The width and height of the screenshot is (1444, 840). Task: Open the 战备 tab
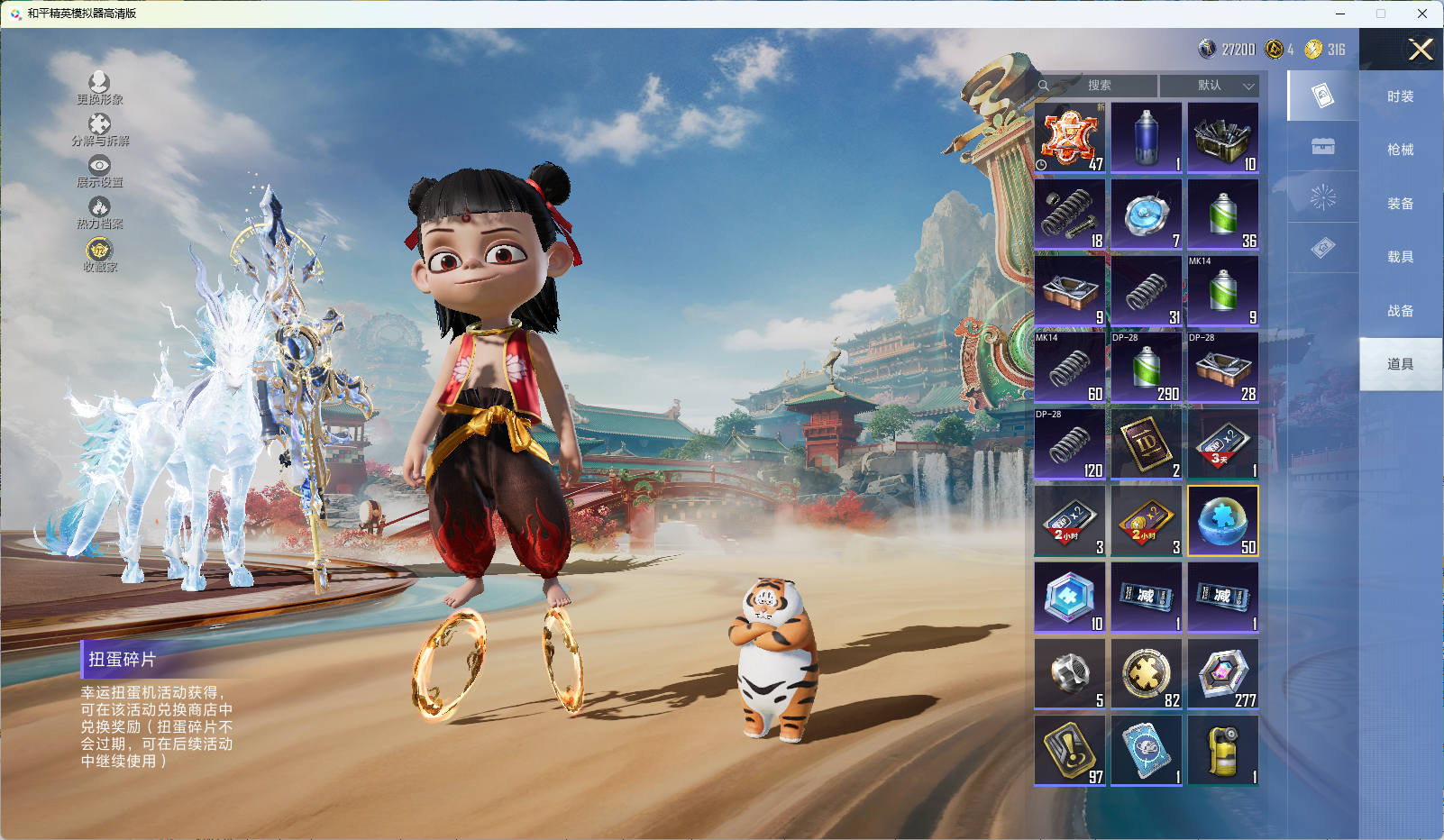click(1400, 311)
